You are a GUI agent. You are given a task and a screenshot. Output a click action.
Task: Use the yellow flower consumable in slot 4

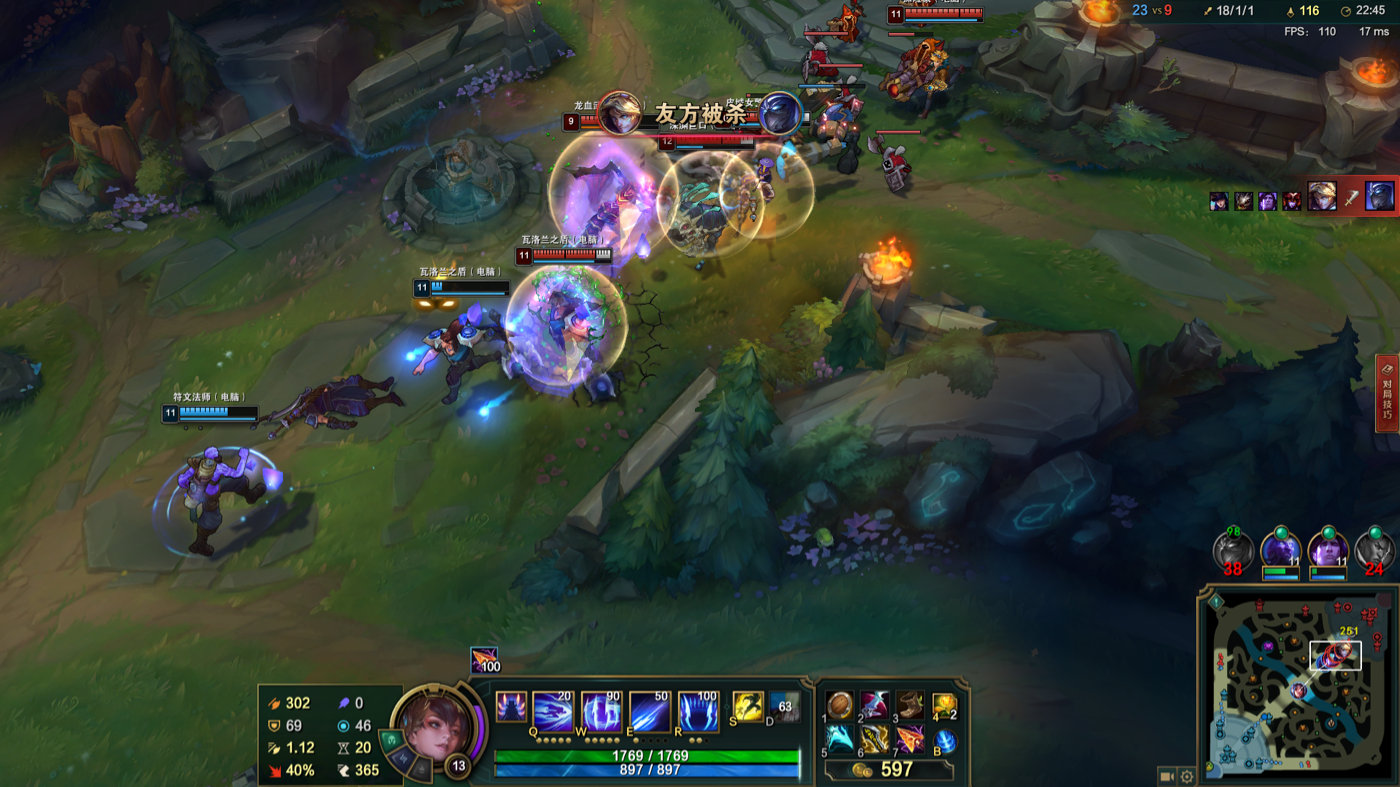coord(944,706)
